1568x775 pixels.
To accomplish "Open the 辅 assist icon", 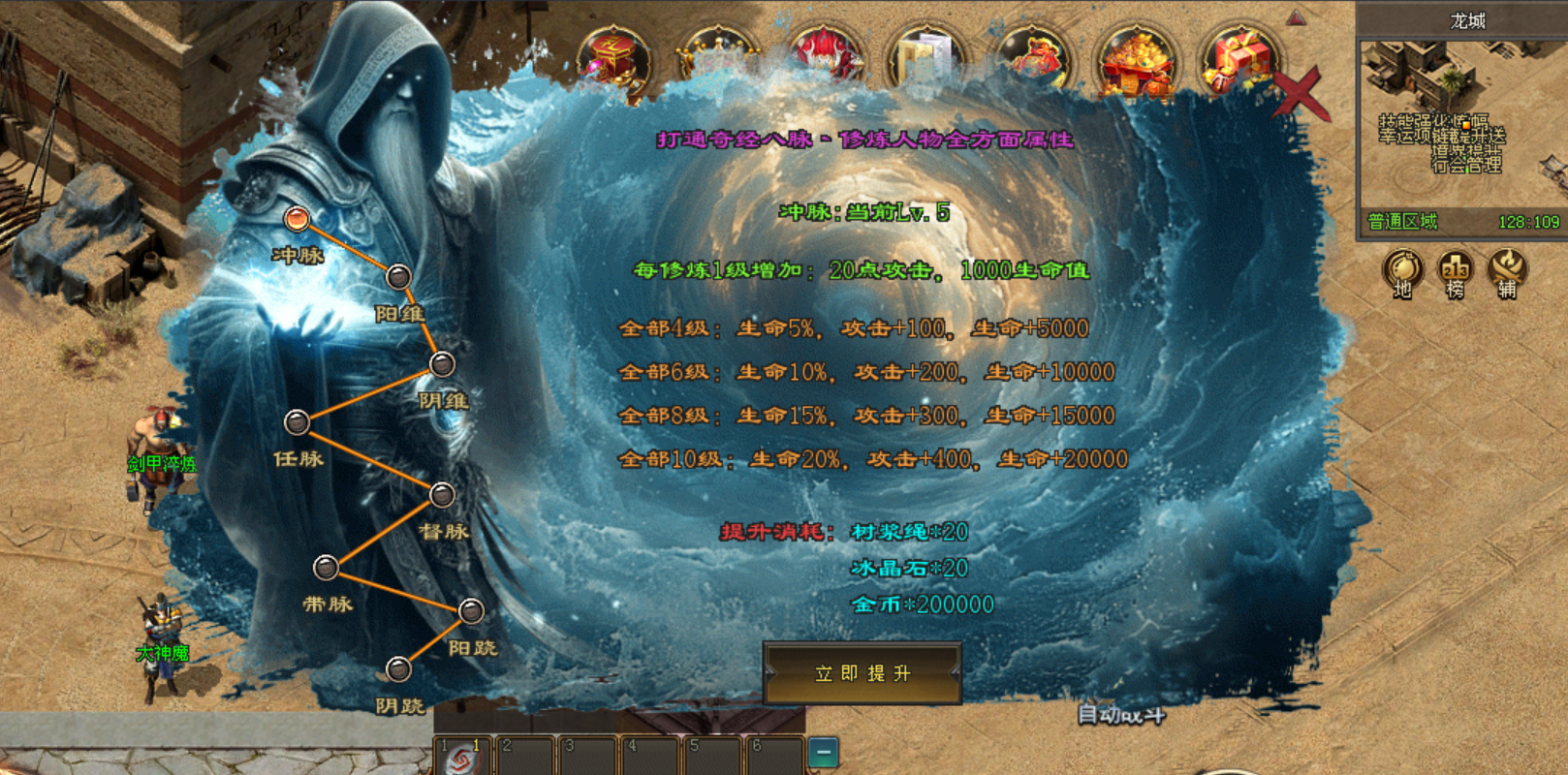I will click(1507, 271).
